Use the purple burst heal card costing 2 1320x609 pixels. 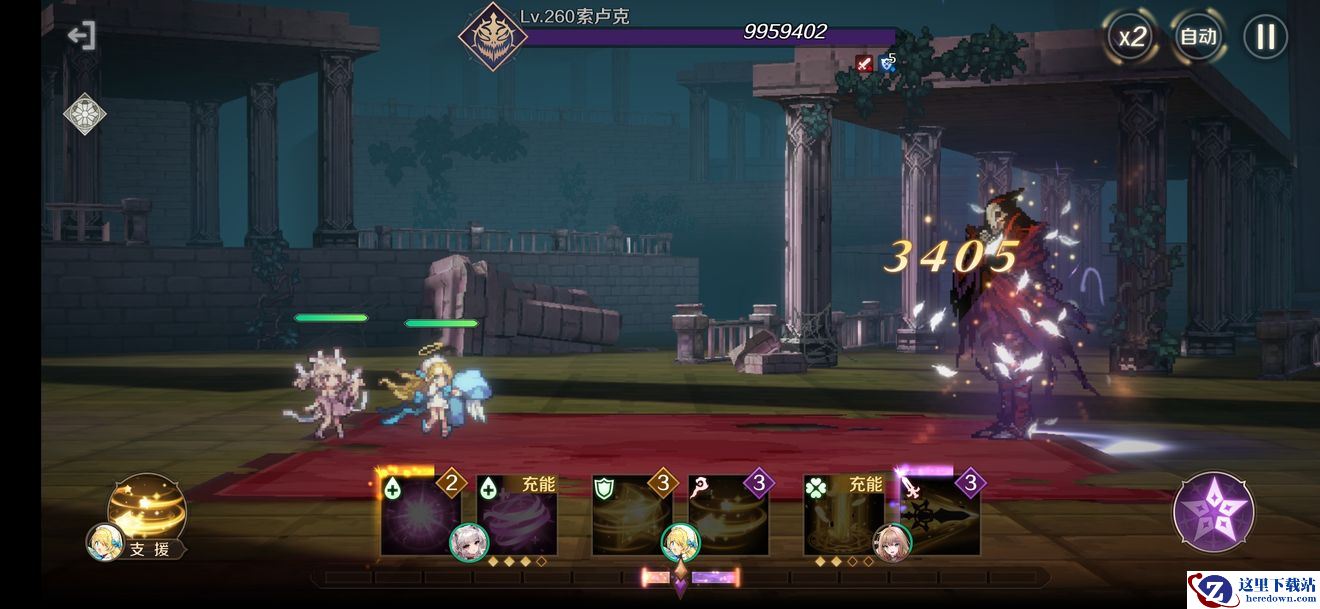420,517
